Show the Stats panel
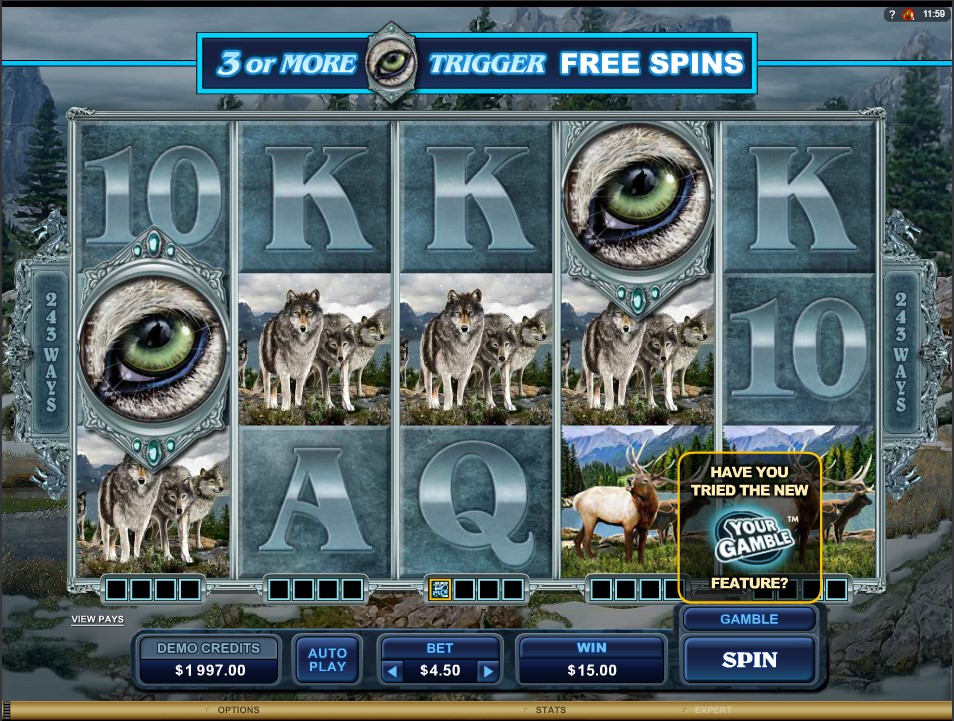This screenshot has width=954, height=721. [549, 710]
